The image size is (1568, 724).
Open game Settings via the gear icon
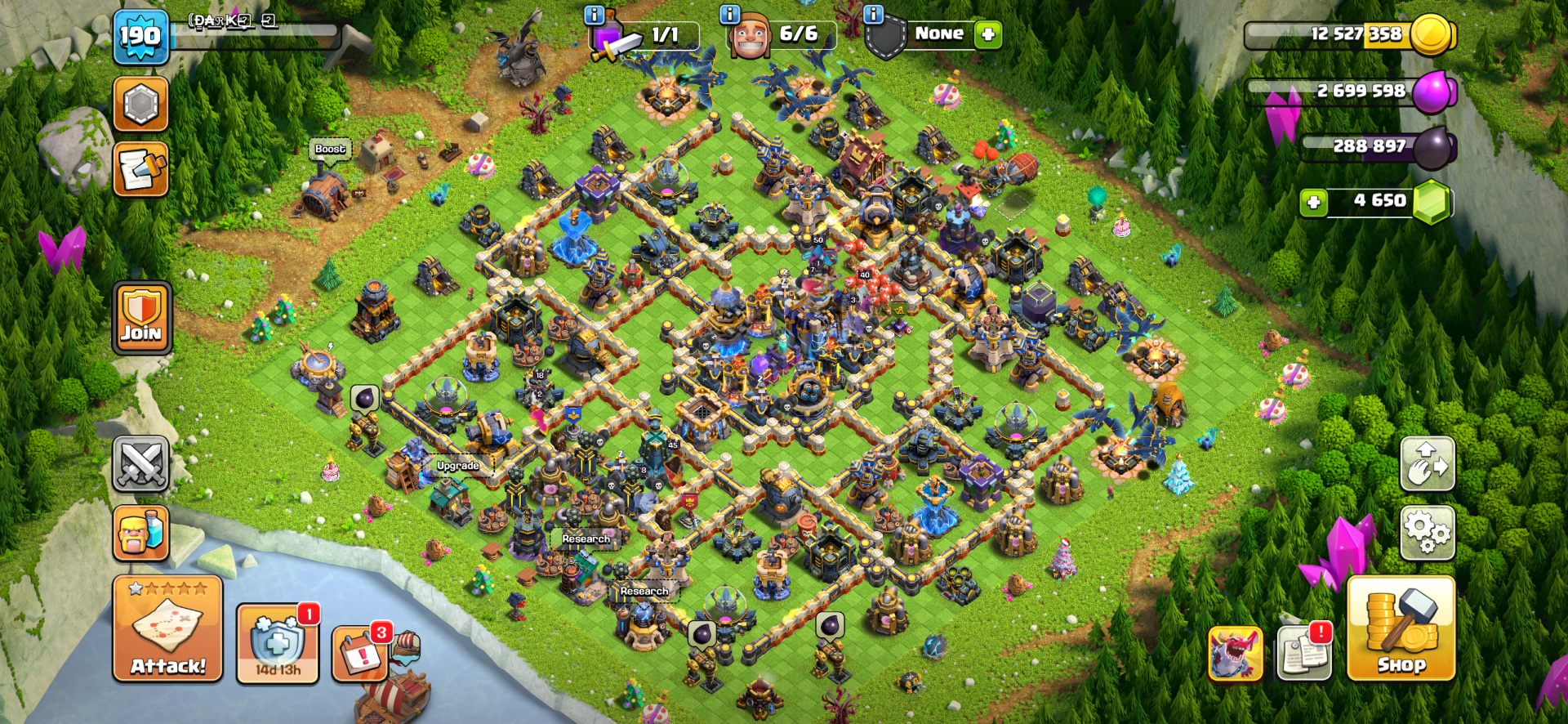point(1428,533)
